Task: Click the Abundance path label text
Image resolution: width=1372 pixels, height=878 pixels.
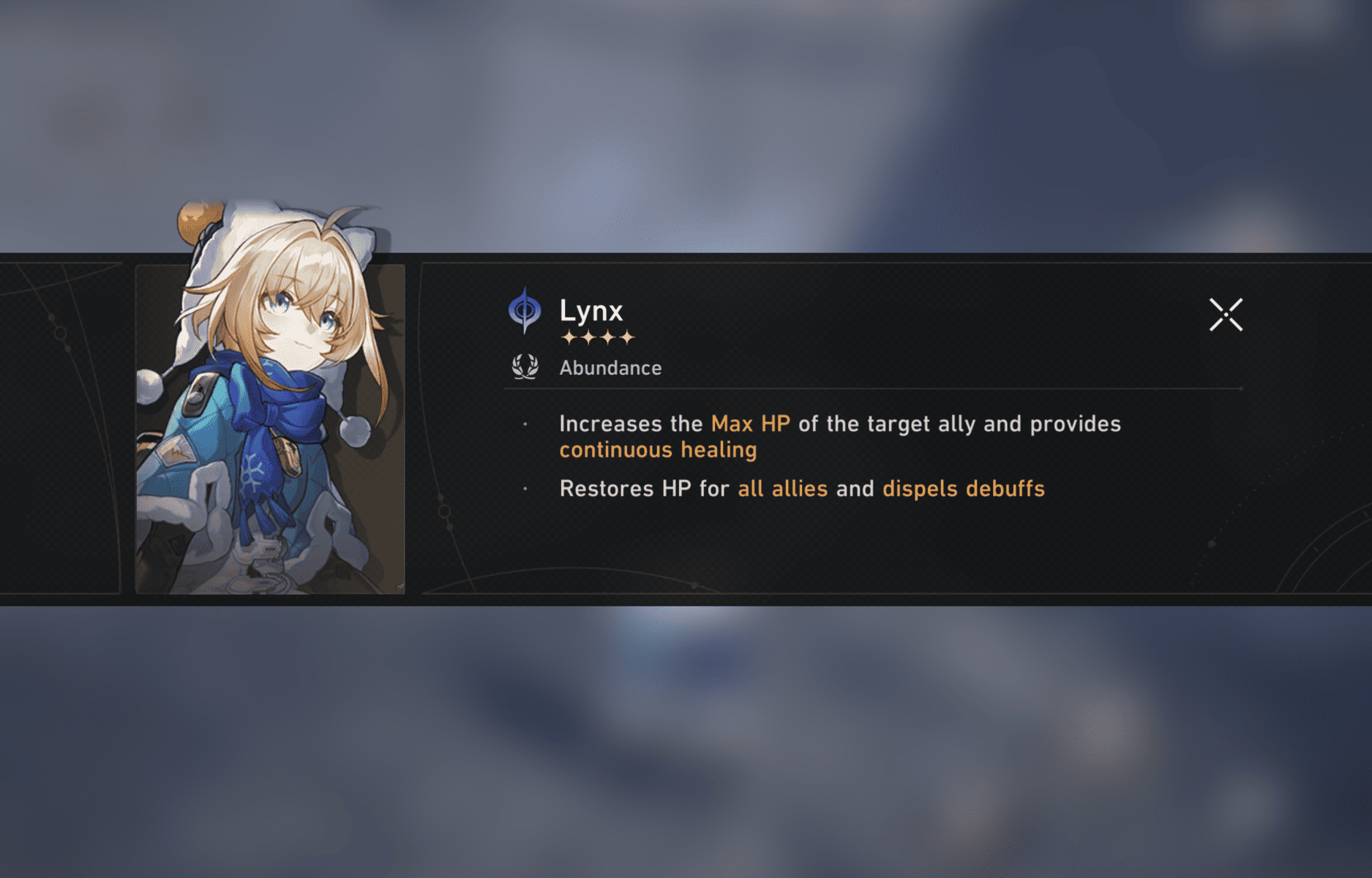Action: pyautogui.click(x=610, y=368)
